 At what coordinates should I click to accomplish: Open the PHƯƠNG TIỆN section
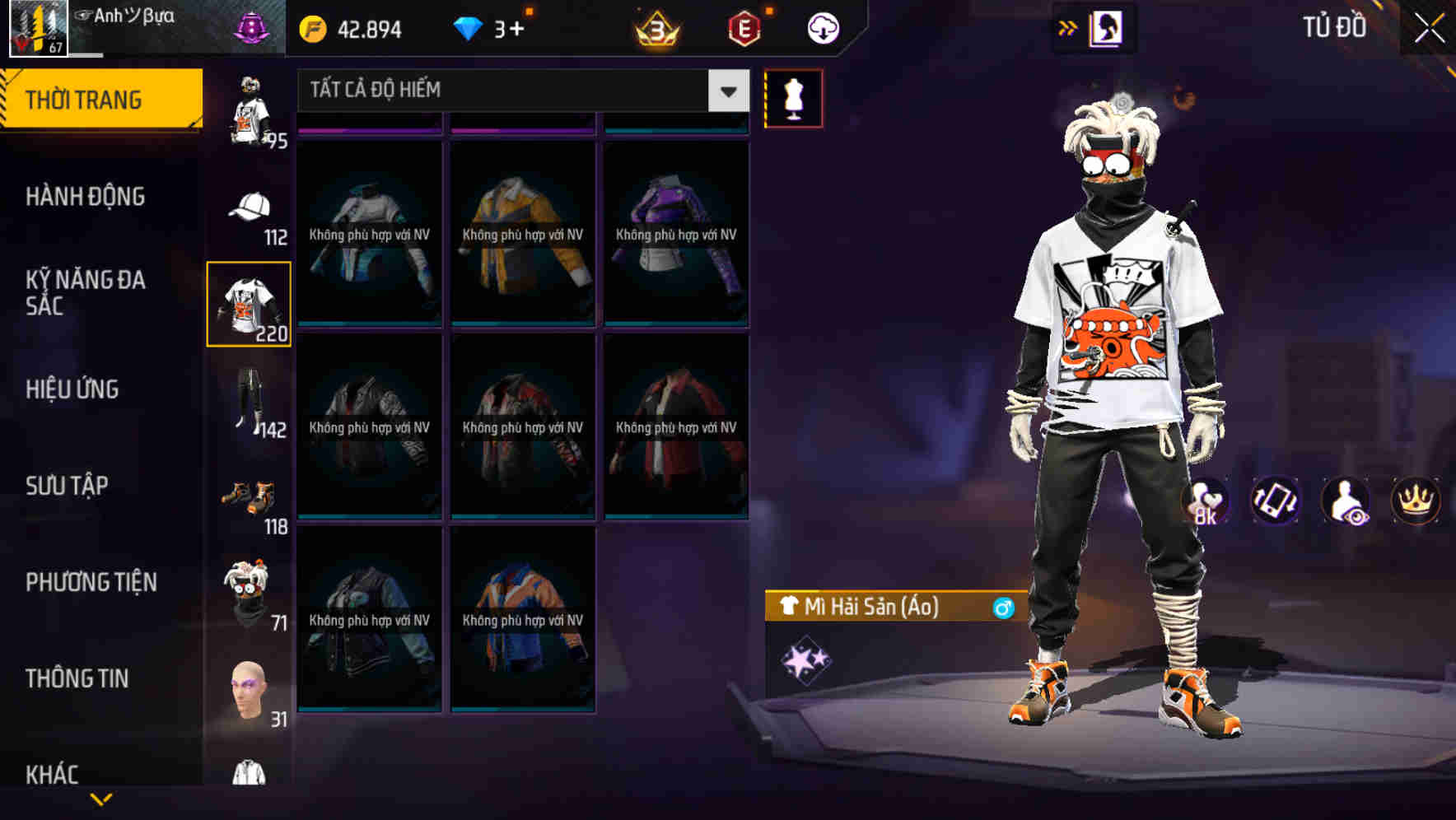(91, 581)
